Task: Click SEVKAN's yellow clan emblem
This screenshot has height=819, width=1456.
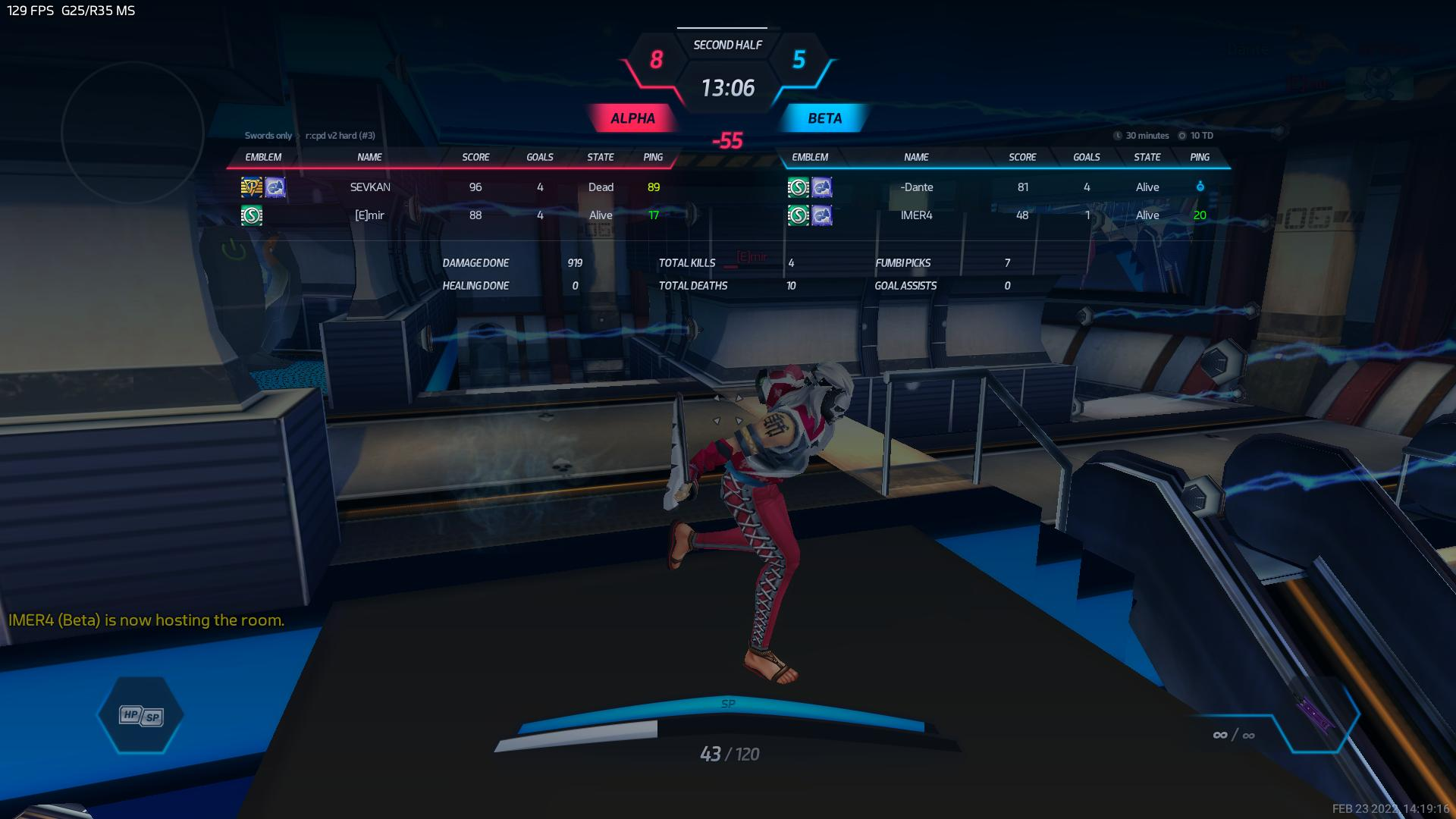Action: coord(252,187)
